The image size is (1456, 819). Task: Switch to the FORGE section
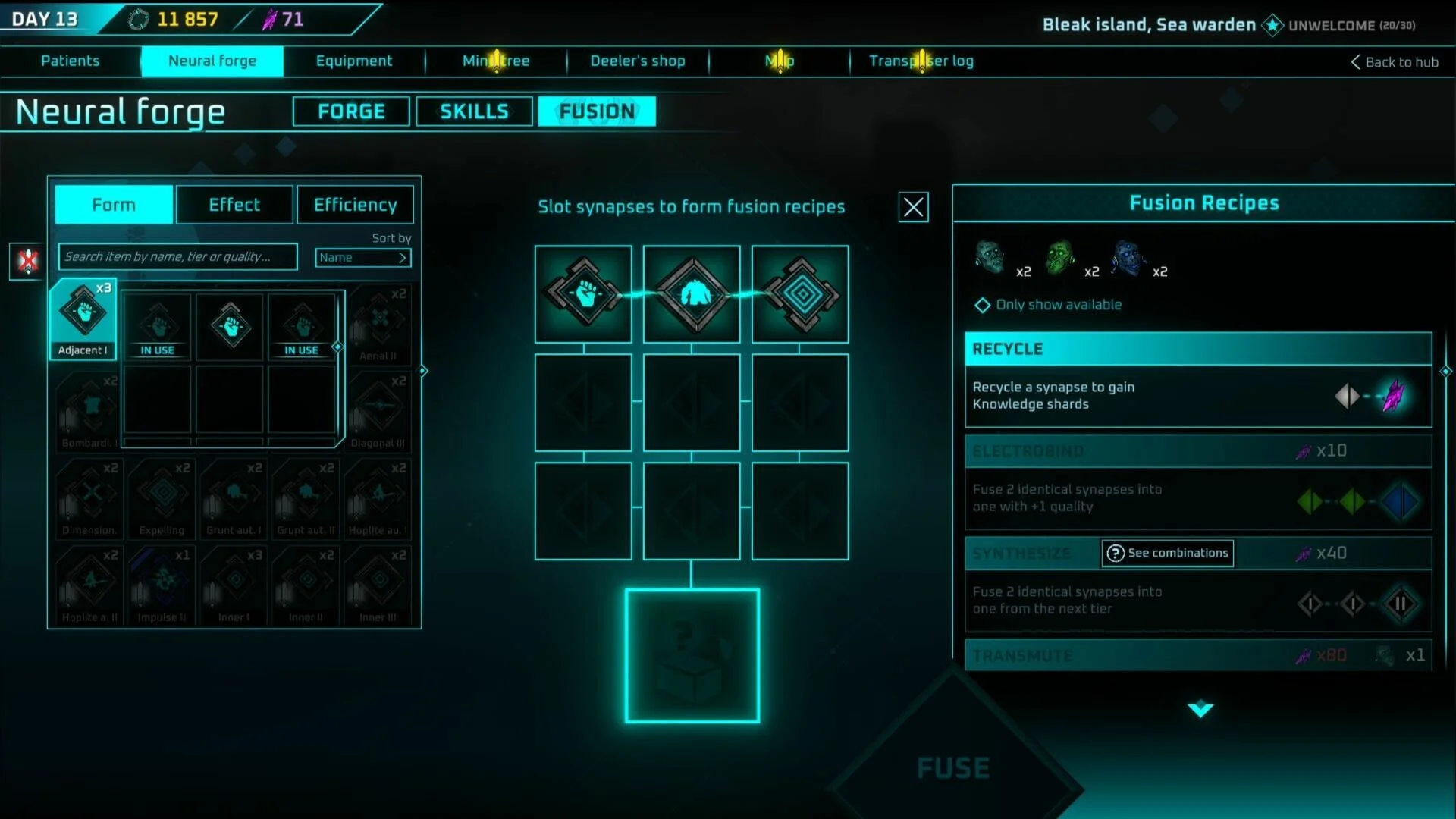click(351, 111)
